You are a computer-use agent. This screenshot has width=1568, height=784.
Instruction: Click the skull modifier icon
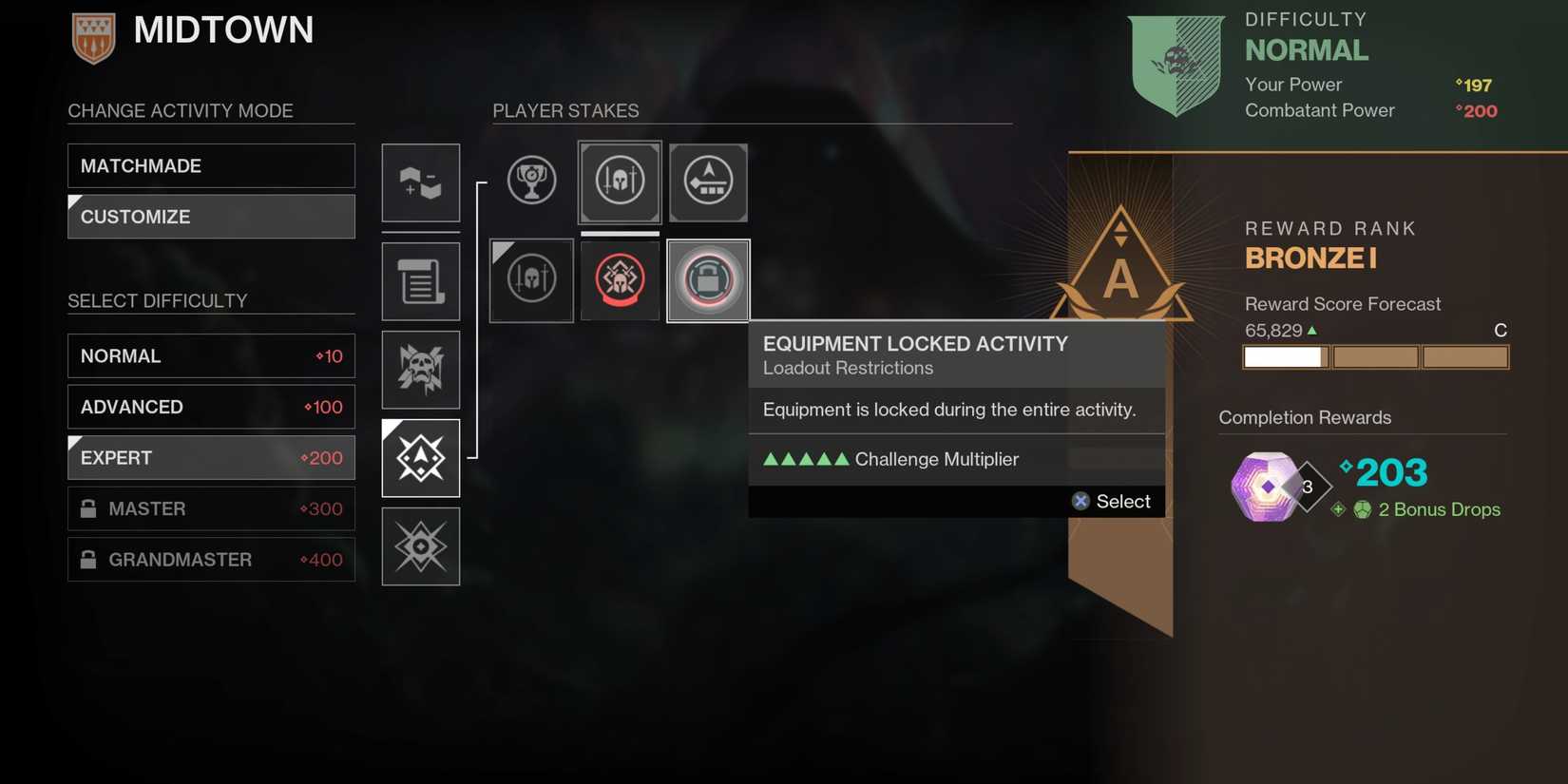coord(420,369)
